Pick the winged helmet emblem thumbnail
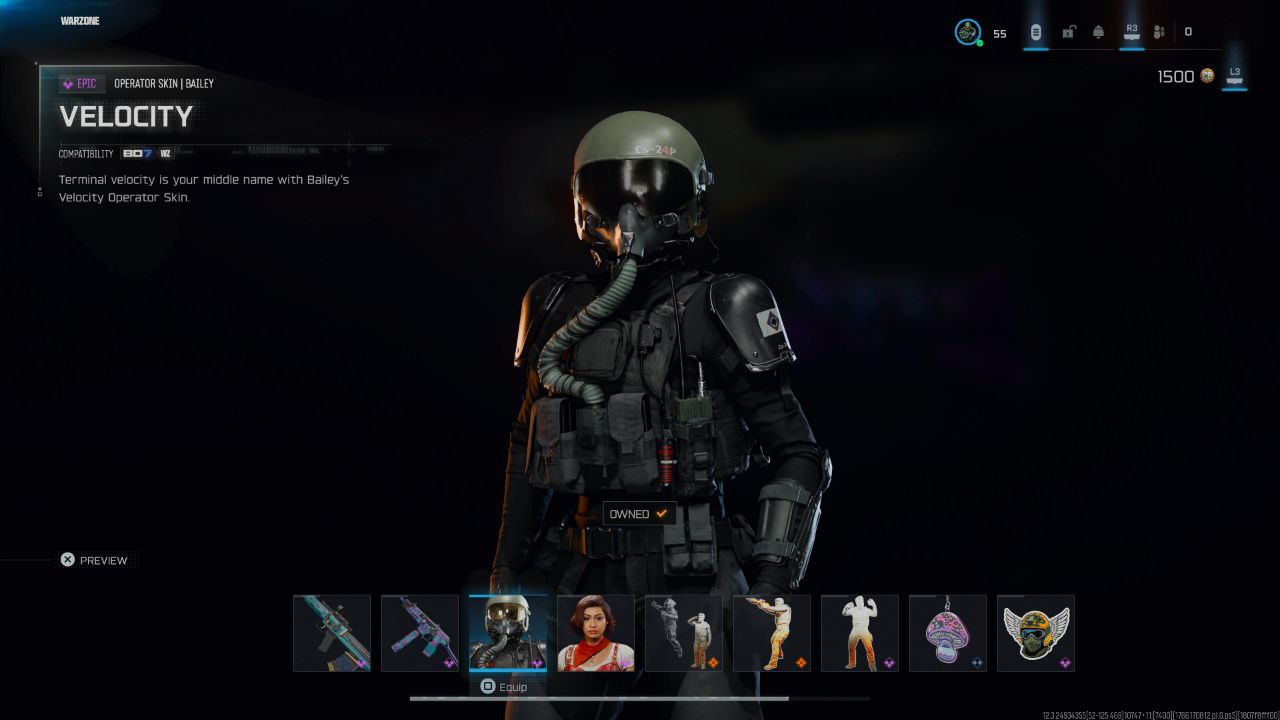Screen dimensions: 1280x720 pos(1036,633)
